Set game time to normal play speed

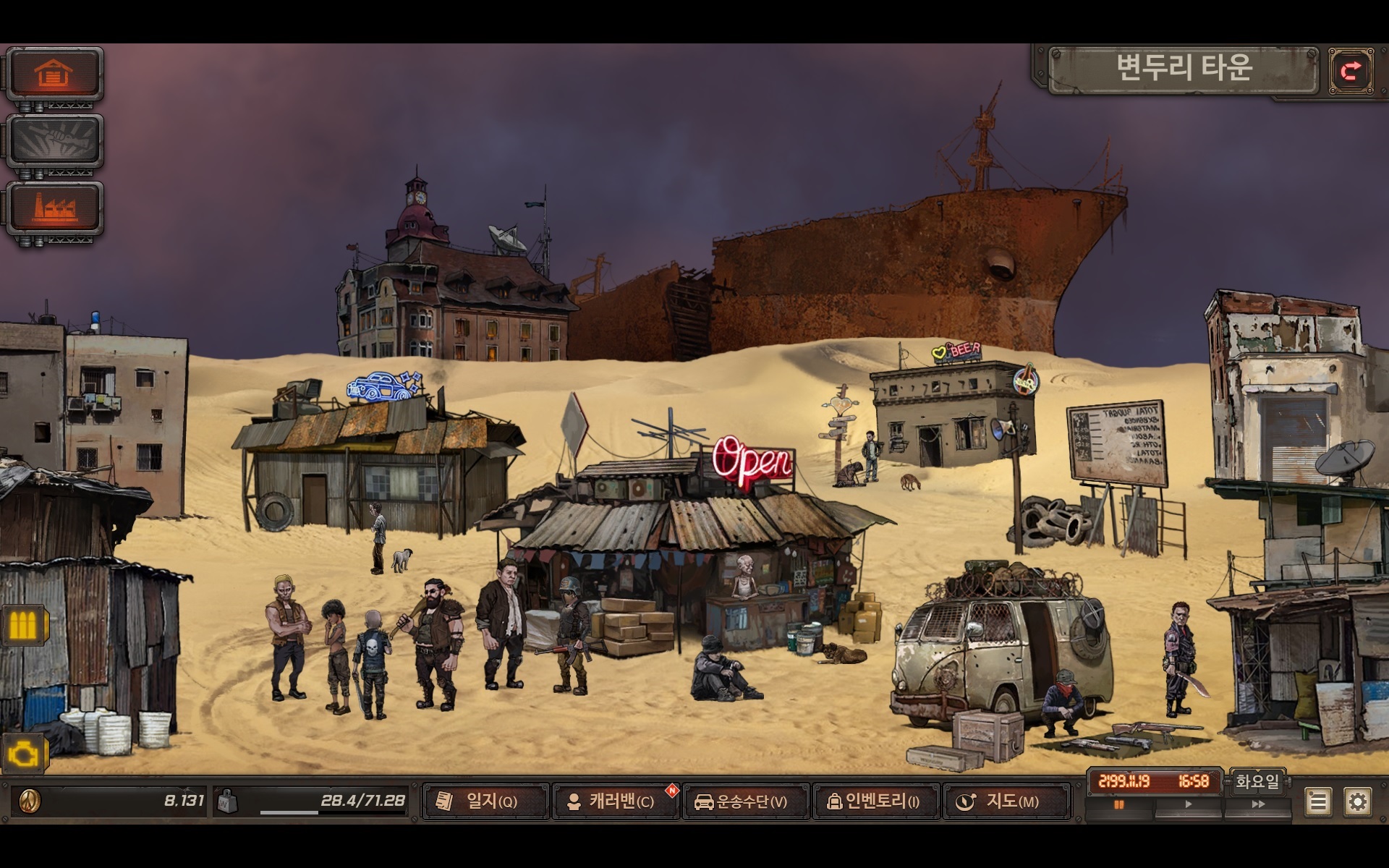[1188, 804]
